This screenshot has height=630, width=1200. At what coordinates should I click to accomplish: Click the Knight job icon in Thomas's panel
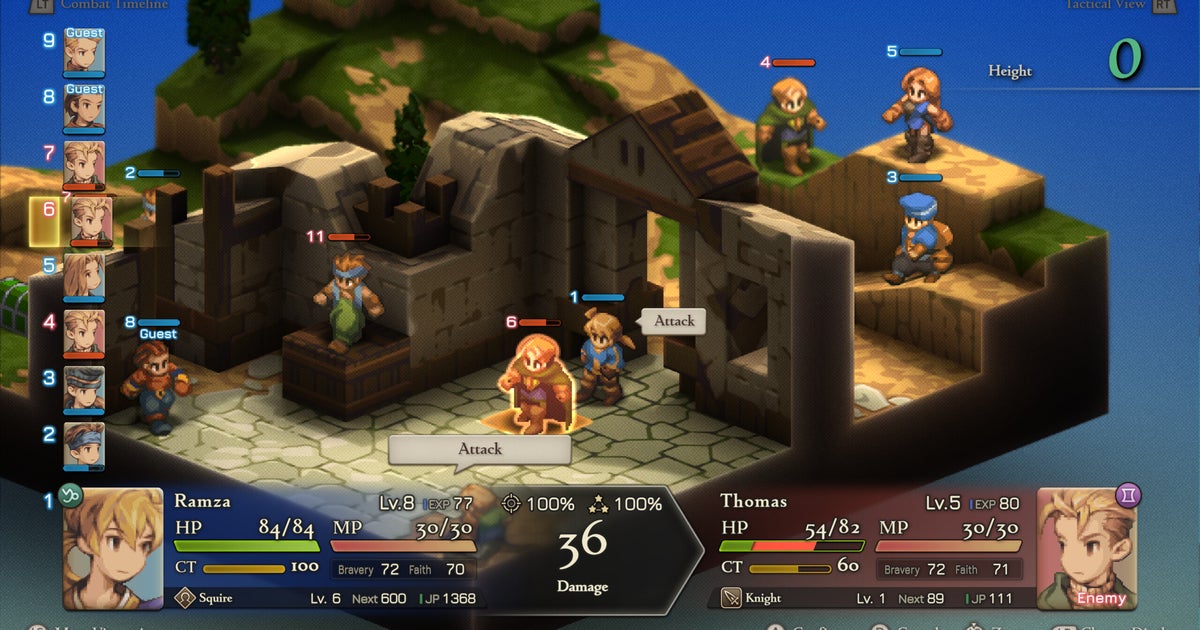click(x=731, y=598)
